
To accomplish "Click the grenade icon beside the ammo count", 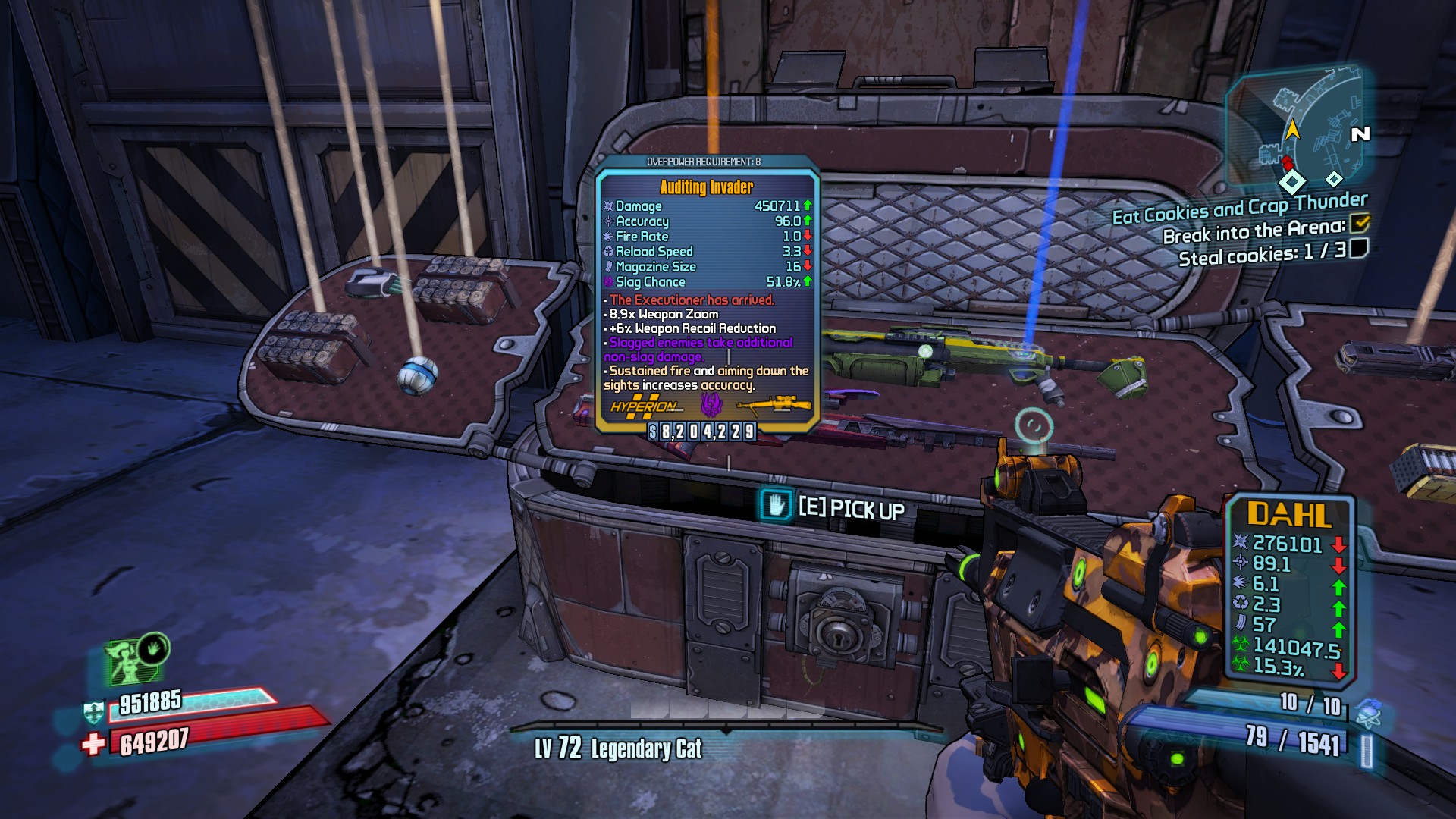I will 1367,711.
